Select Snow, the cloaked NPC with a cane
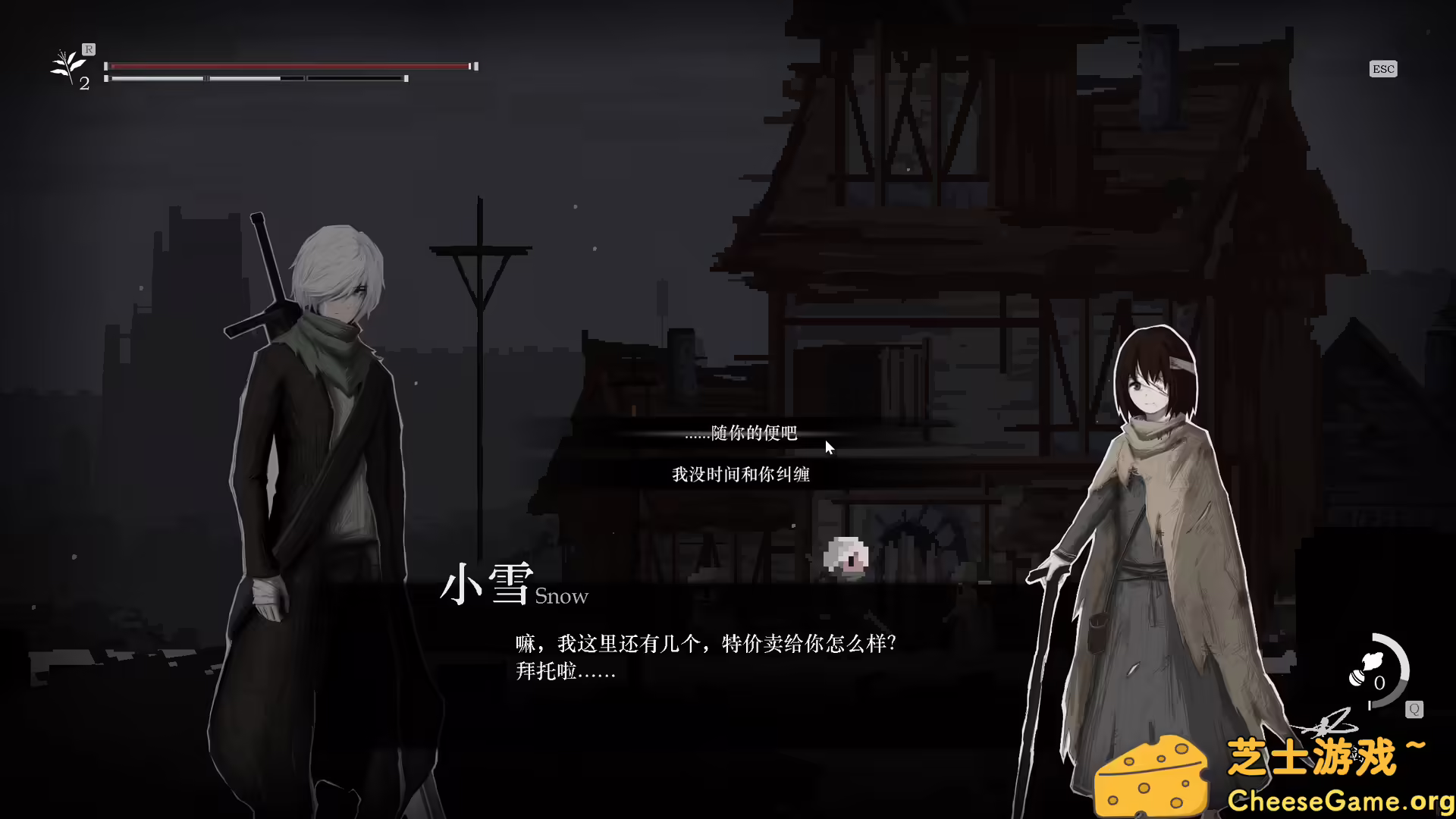This screenshot has height=819, width=1456. 1153,546
